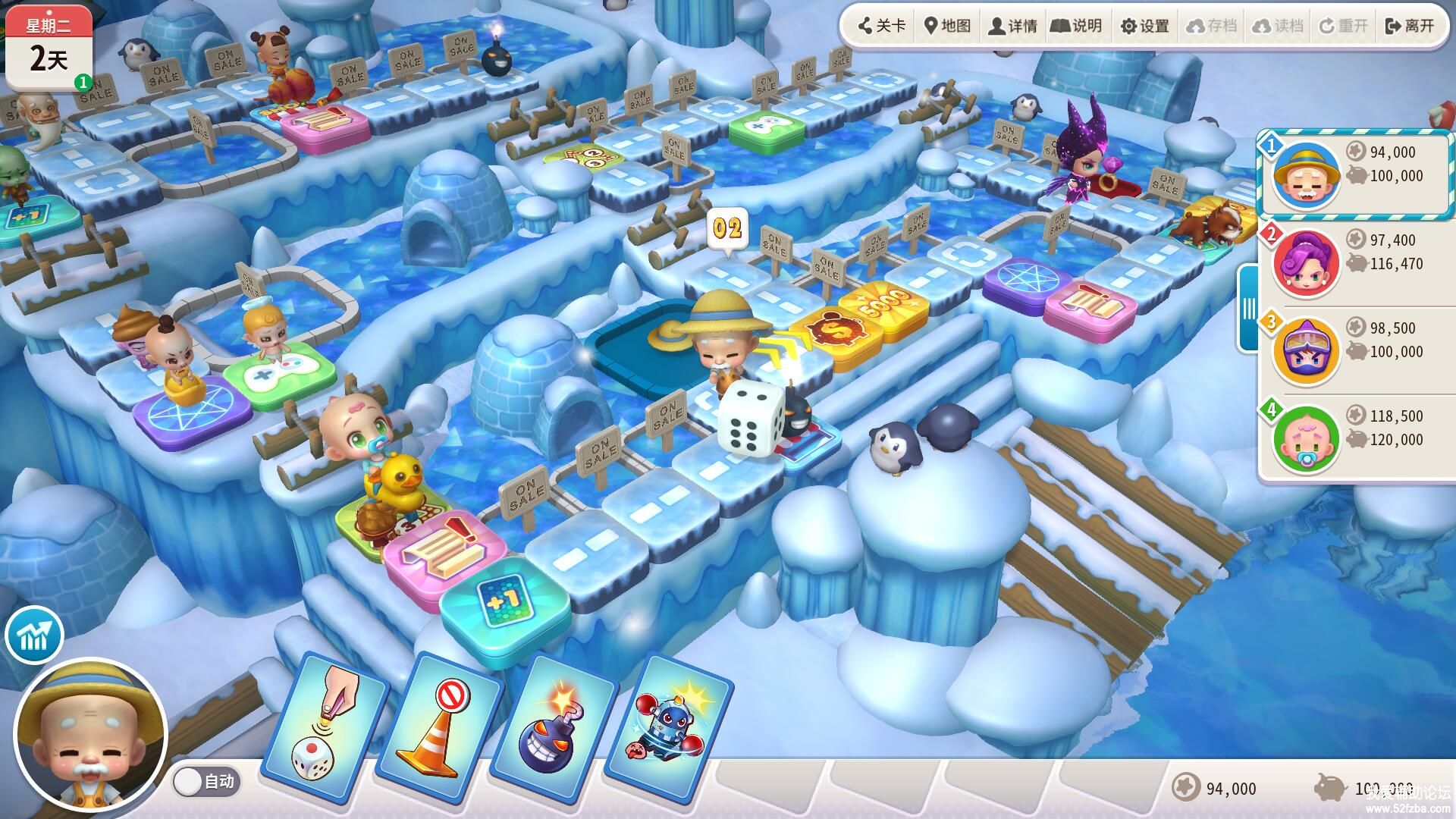This screenshot has height=819, width=1456.
Task: Click the 离开 leave button
Action: [1410, 26]
